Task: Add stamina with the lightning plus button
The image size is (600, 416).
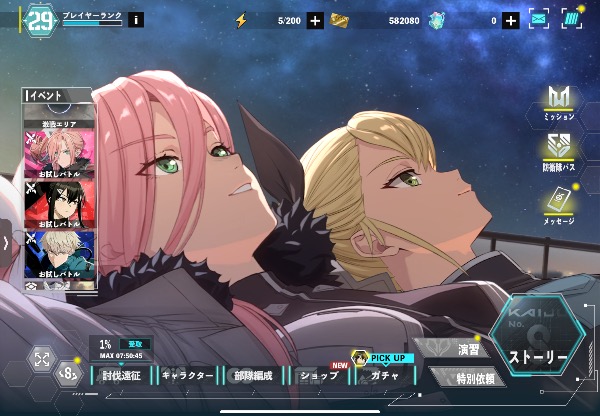Action: point(316,20)
